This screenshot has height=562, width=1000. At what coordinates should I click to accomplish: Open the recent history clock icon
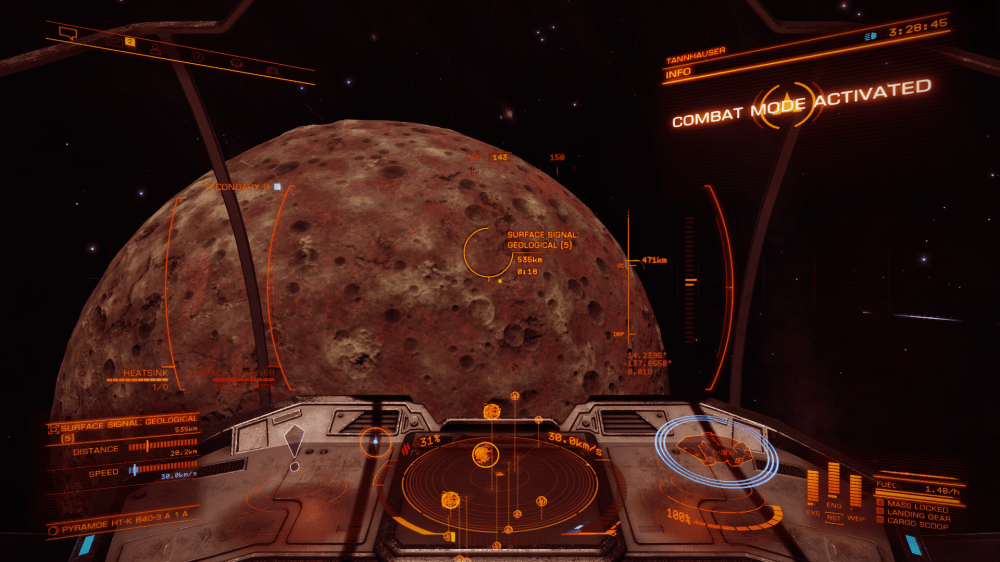point(198,55)
